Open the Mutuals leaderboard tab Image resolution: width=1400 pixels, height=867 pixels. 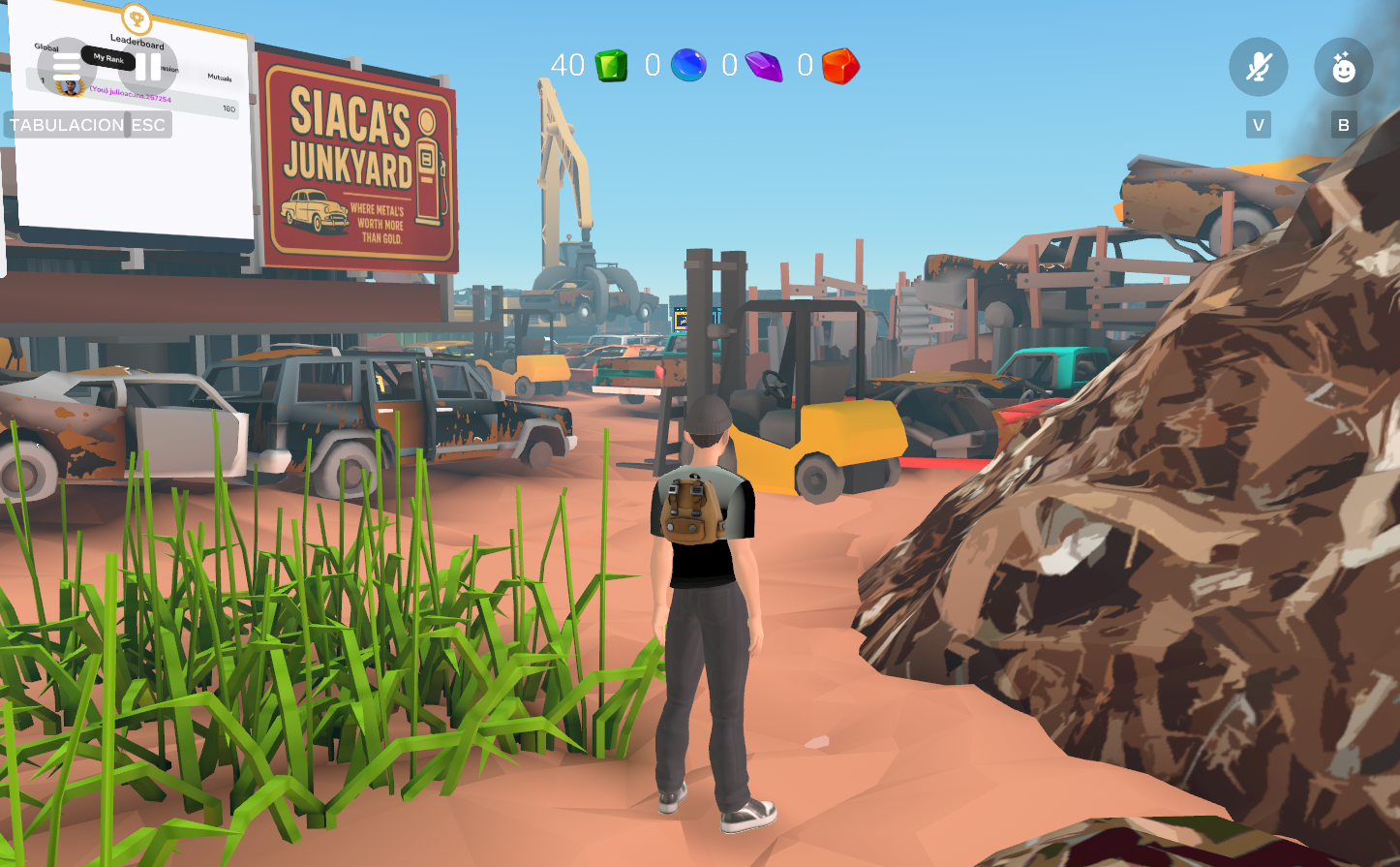pyautogui.click(x=219, y=77)
